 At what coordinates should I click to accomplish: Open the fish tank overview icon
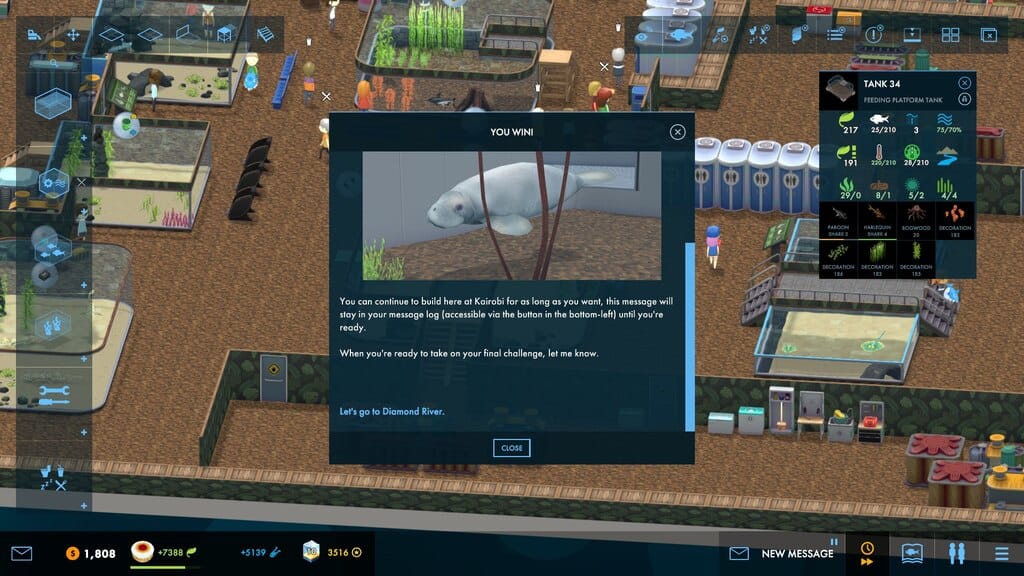pyautogui.click(x=911, y=552)
